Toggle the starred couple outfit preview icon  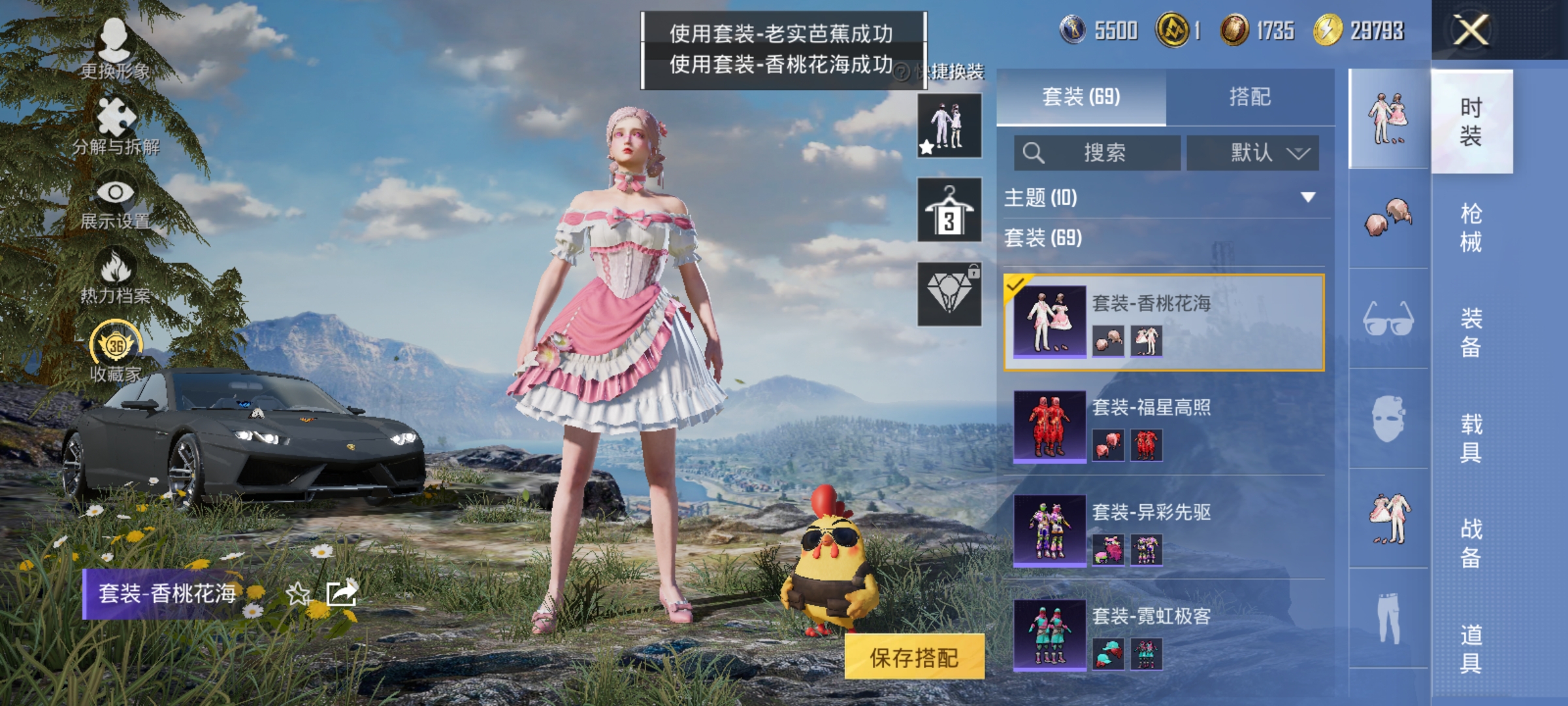click(x=947, y=124)
